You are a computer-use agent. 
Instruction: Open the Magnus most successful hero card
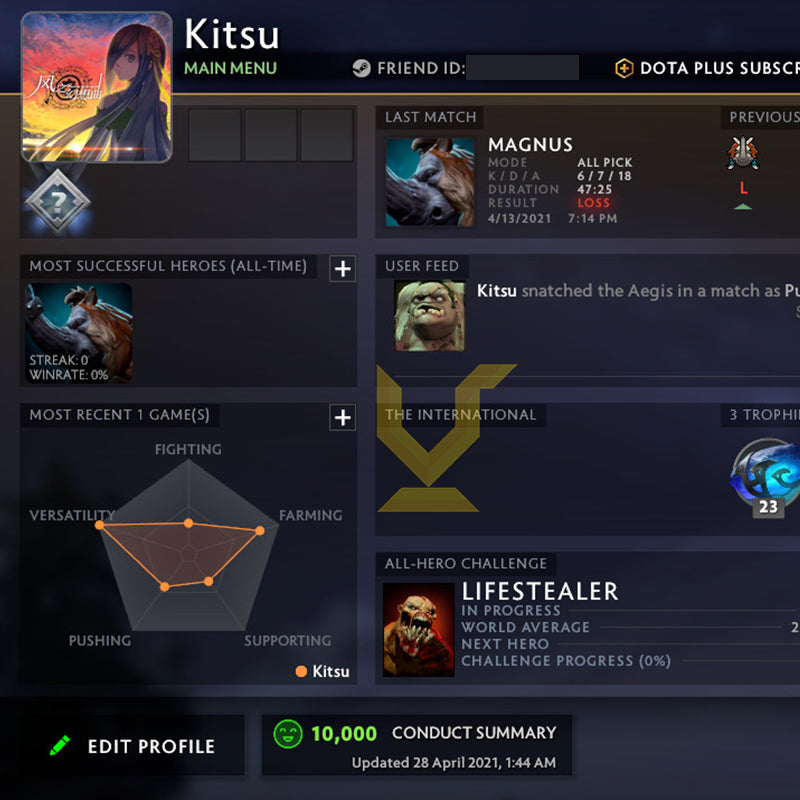(79, 333)
